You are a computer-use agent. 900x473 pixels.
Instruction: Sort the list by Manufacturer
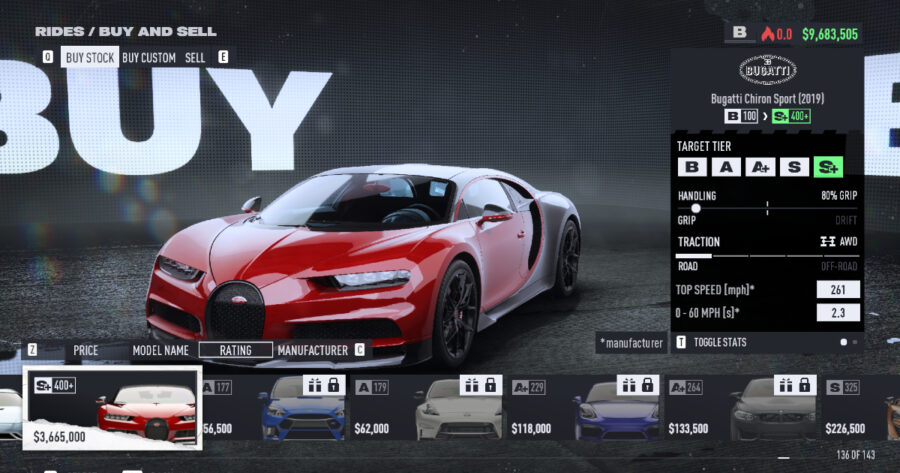[x=312, y=350]
